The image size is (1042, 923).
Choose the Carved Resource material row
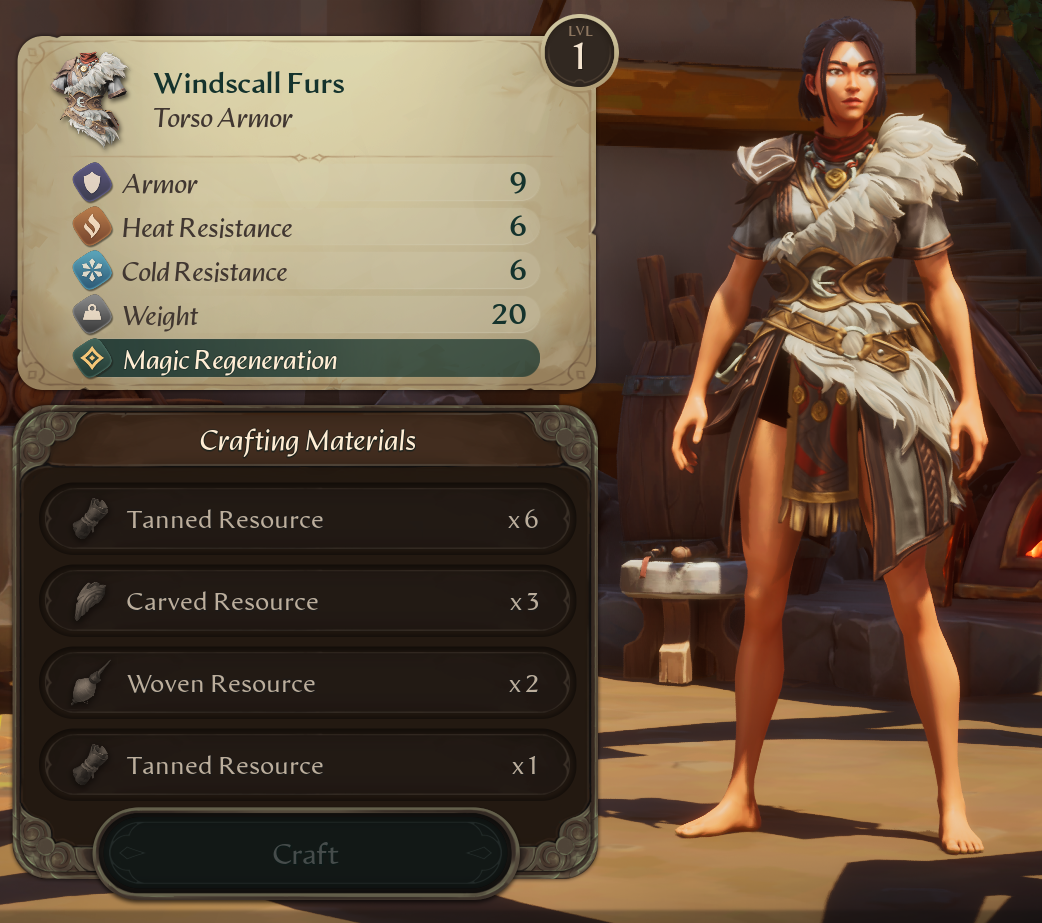[307, 602]
